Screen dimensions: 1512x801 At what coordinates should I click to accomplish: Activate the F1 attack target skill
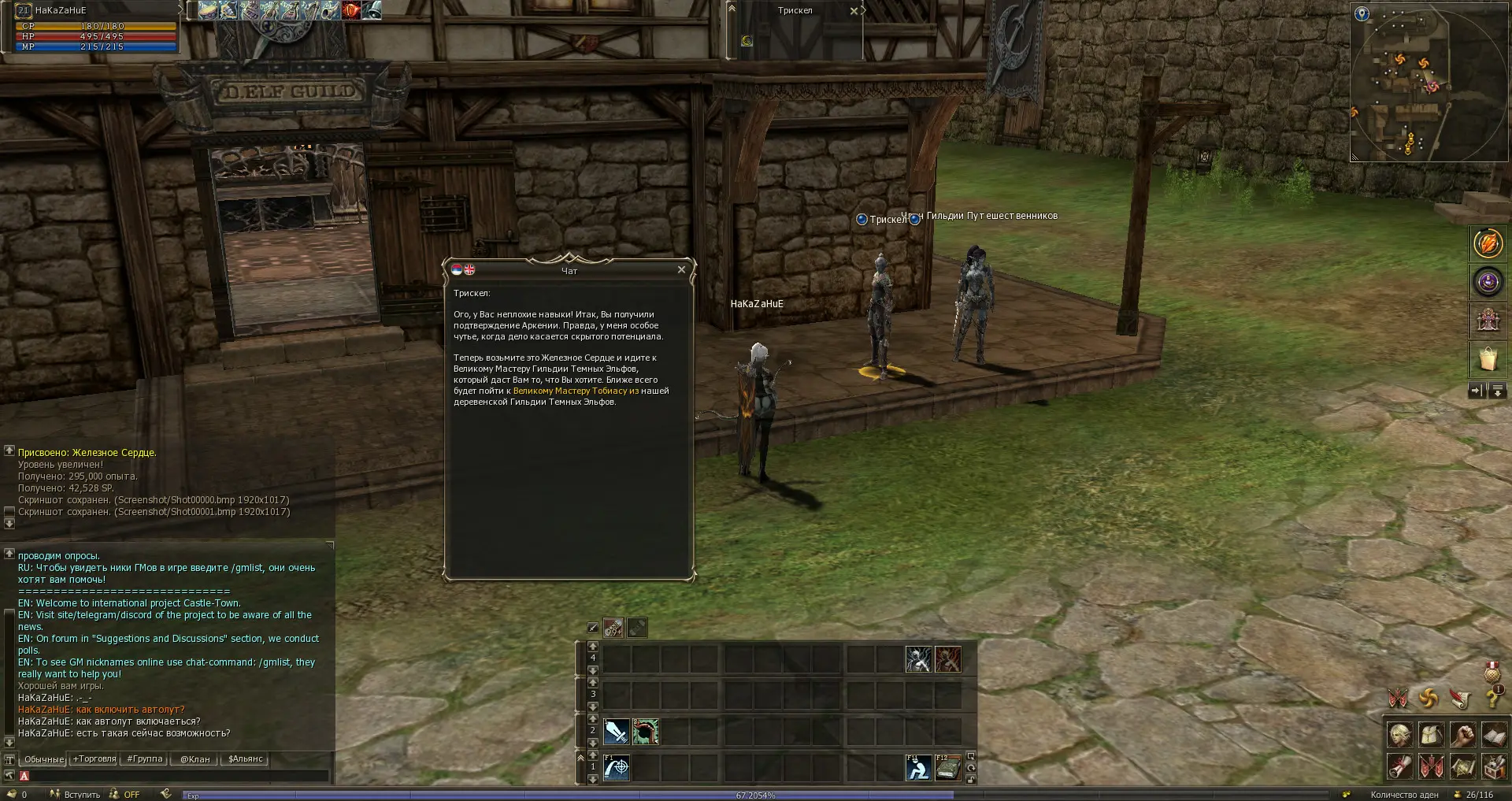(617, 767)
